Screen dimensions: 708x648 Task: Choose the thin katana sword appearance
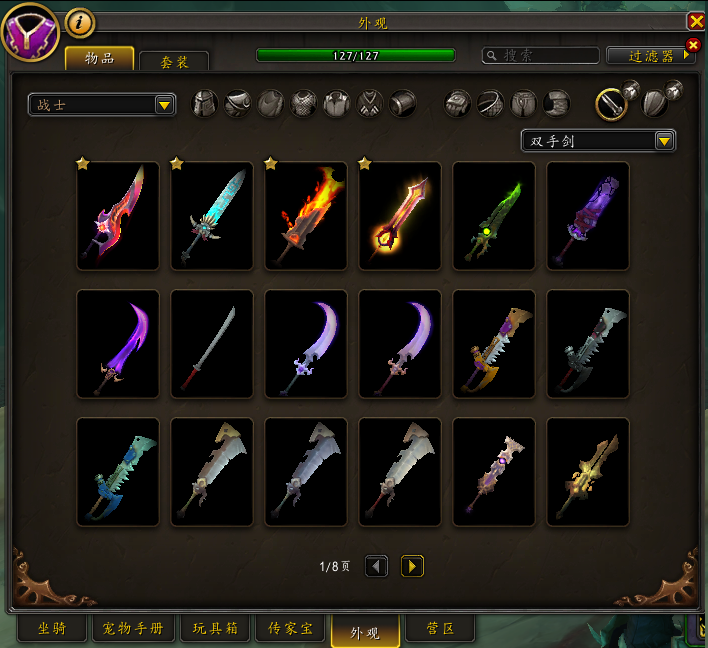(212, 344)
